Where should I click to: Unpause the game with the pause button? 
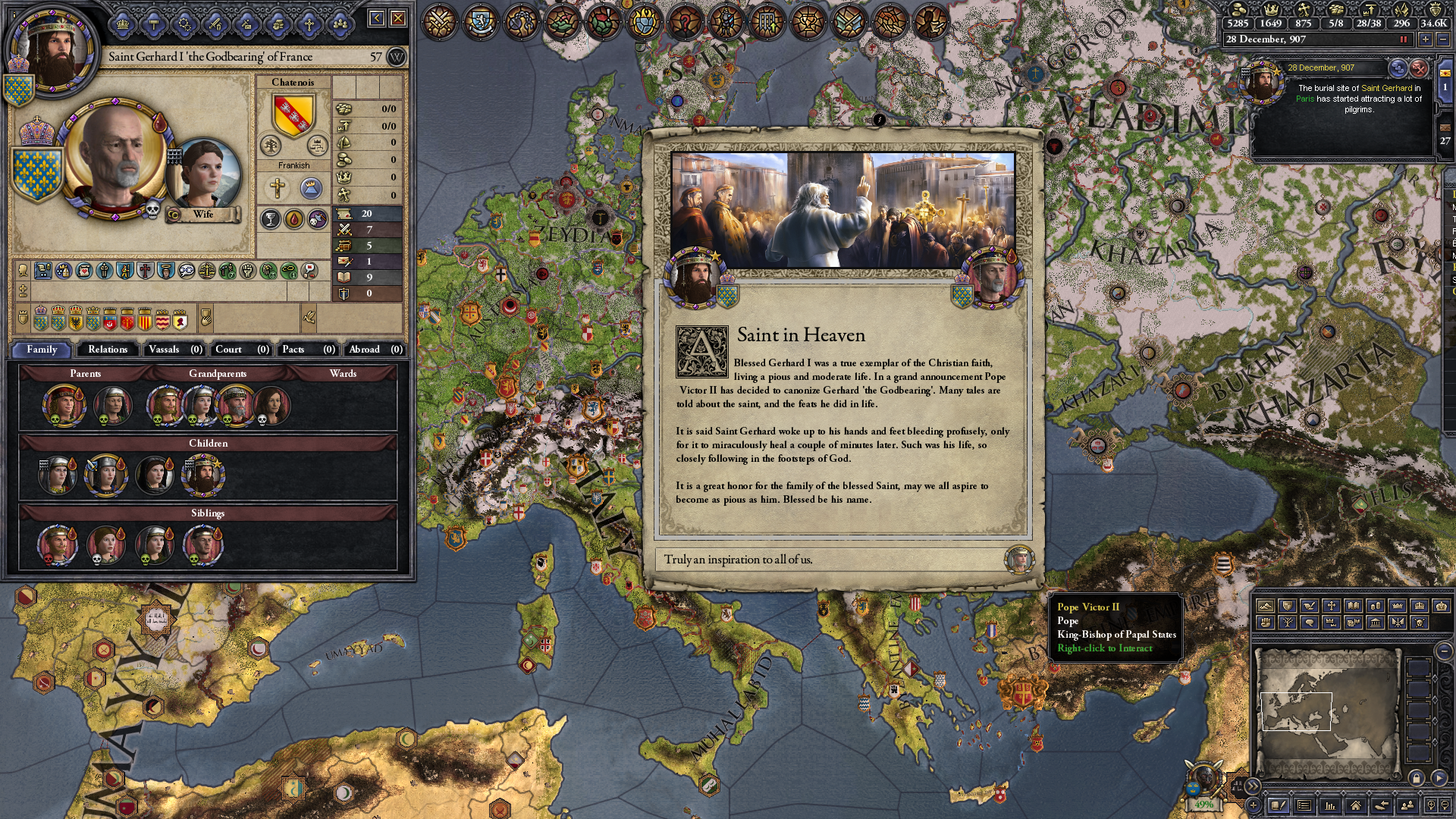pos(1403,40)
